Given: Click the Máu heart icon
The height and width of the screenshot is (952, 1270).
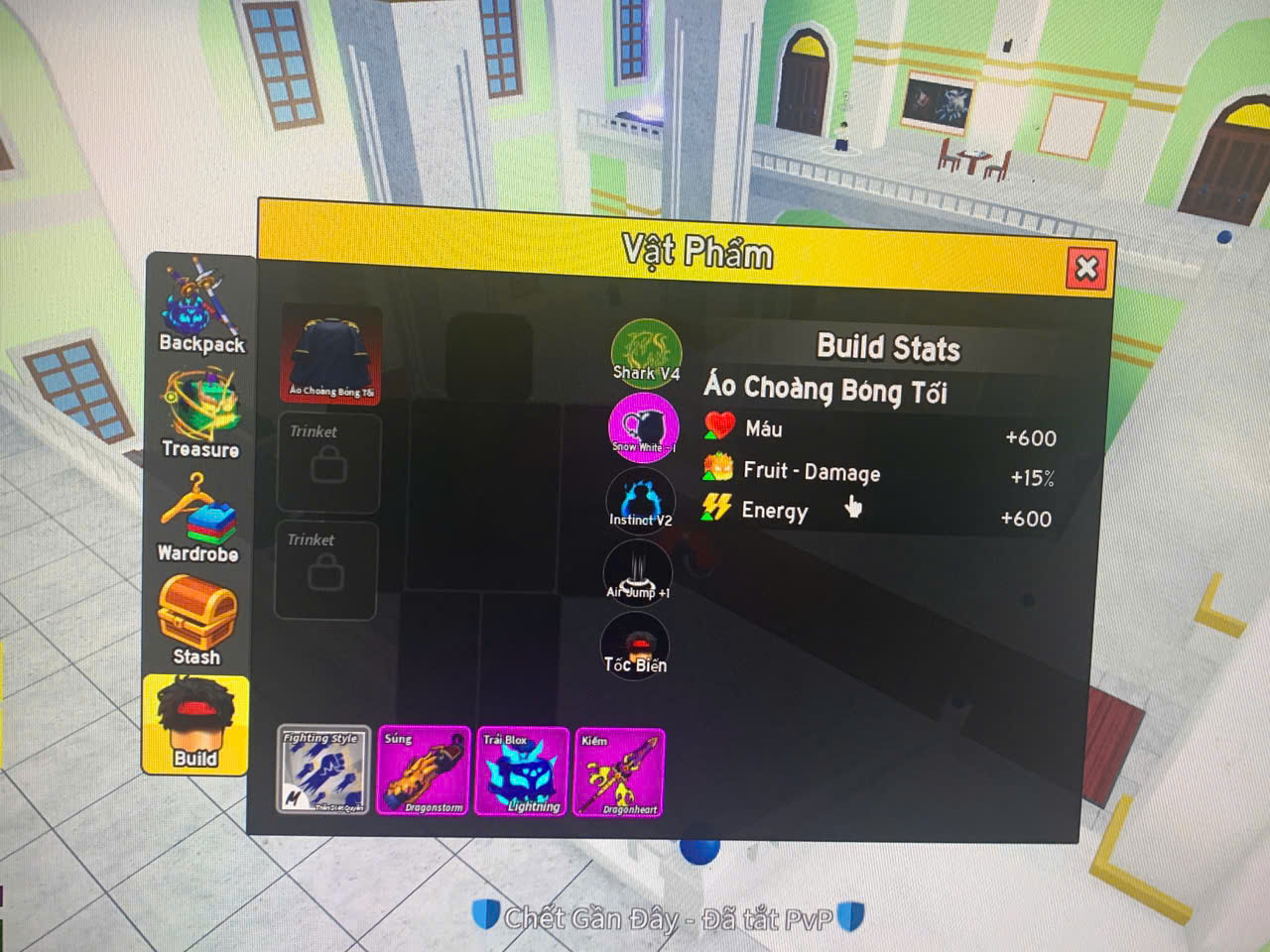Looking at the screenshot, I should 716,428.
